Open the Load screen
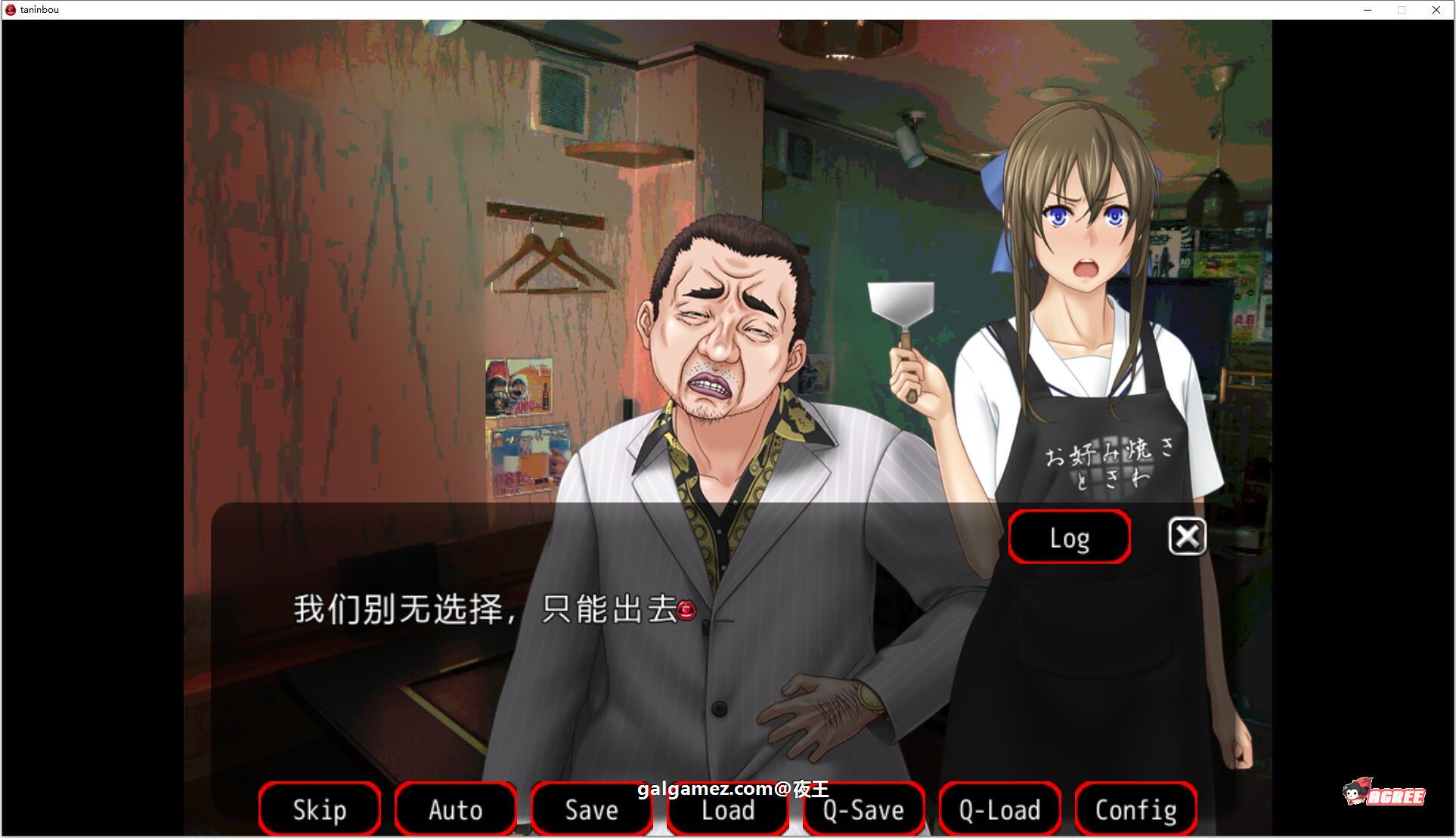 pos(726,809)
